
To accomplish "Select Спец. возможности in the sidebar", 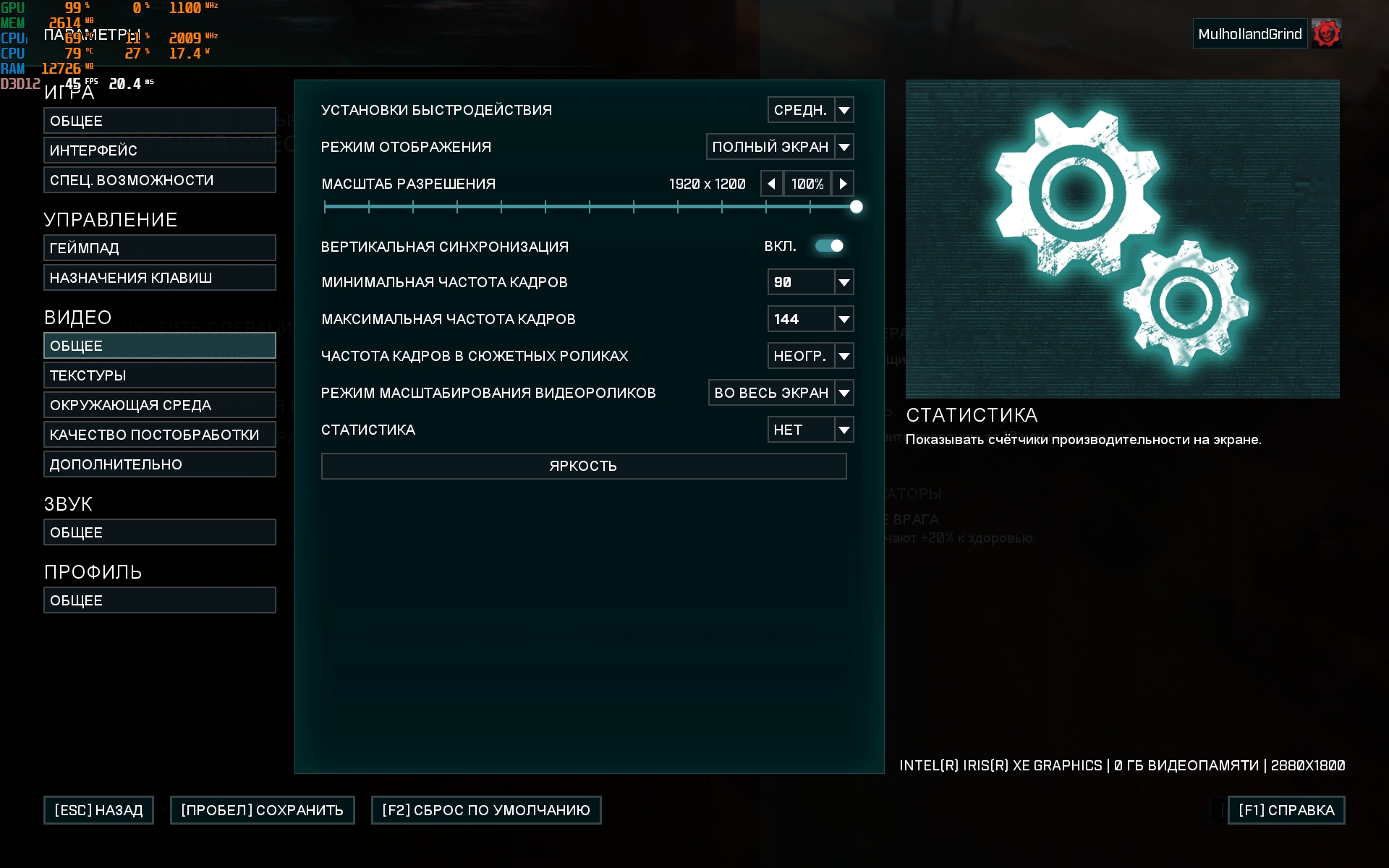I will click(x=159, y=180).
